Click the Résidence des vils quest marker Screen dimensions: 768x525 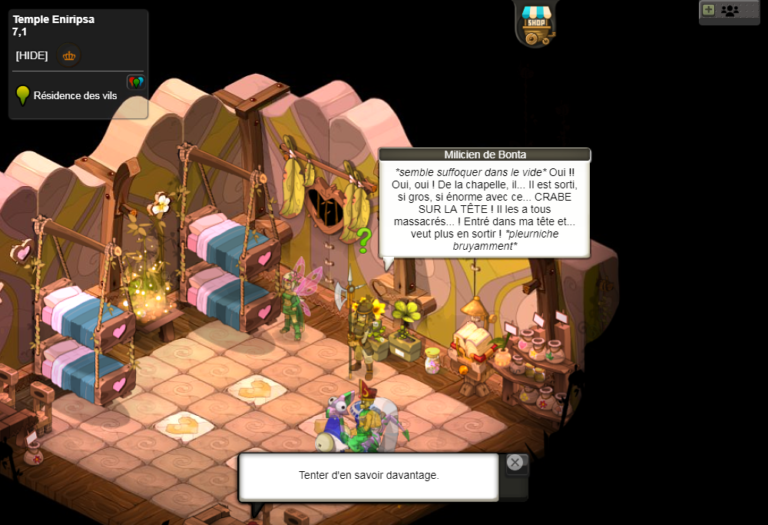(23, 96)
